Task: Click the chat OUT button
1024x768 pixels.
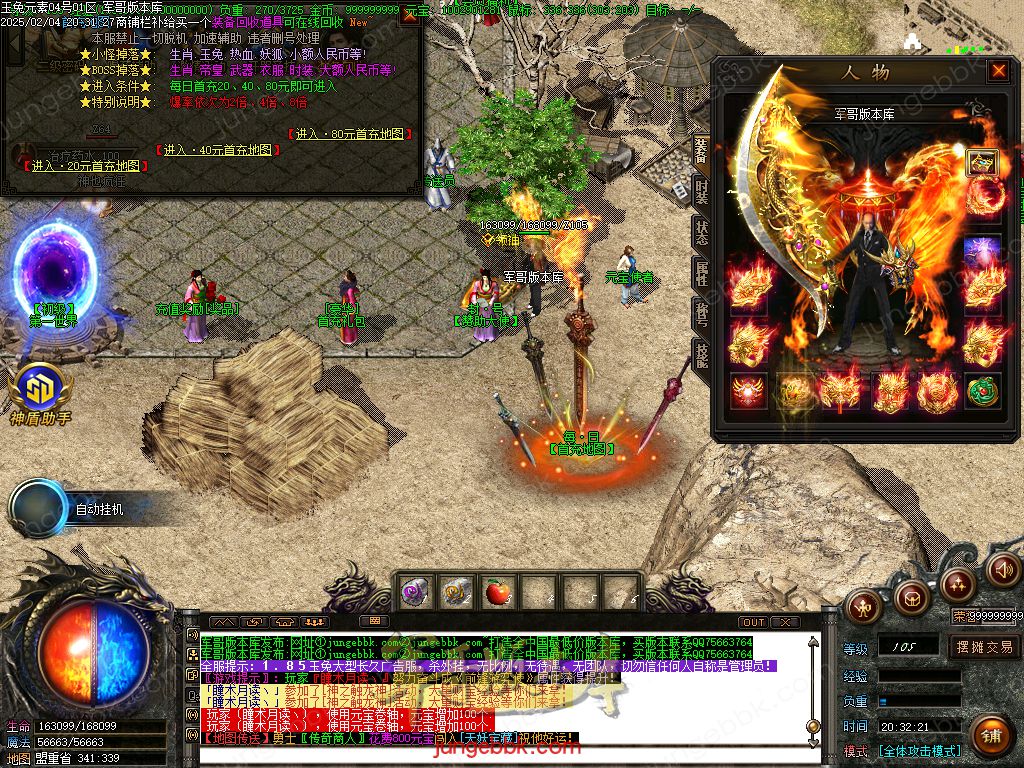Action: [754, 622]
